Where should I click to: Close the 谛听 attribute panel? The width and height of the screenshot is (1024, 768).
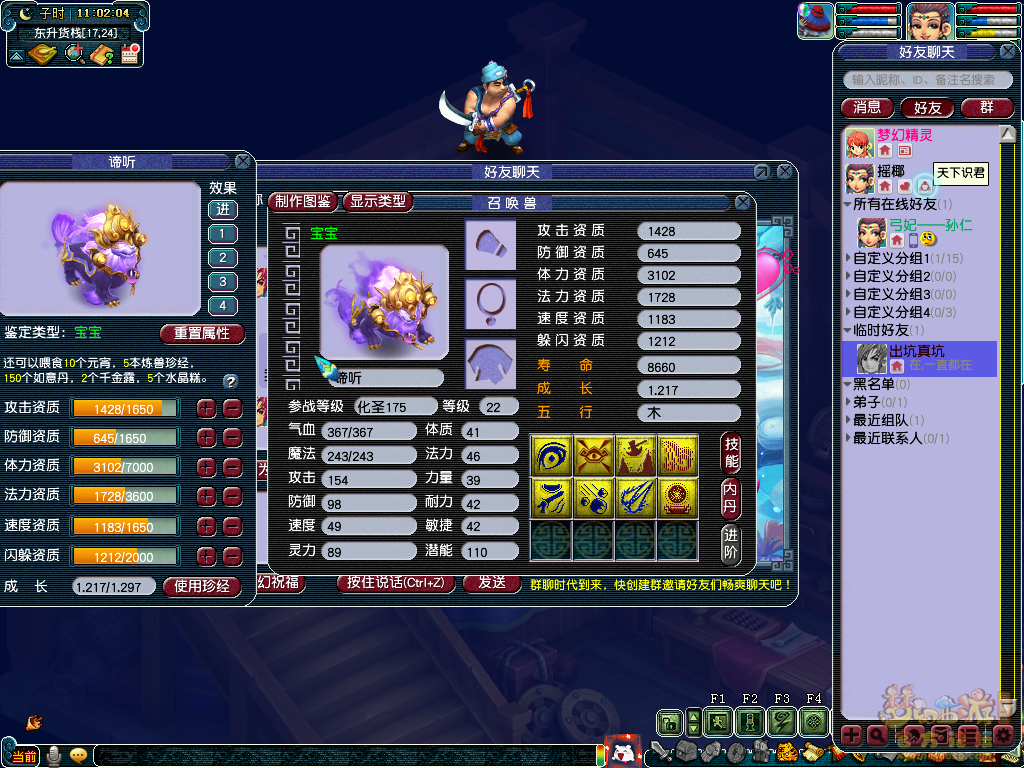click(x=243, y=161)
